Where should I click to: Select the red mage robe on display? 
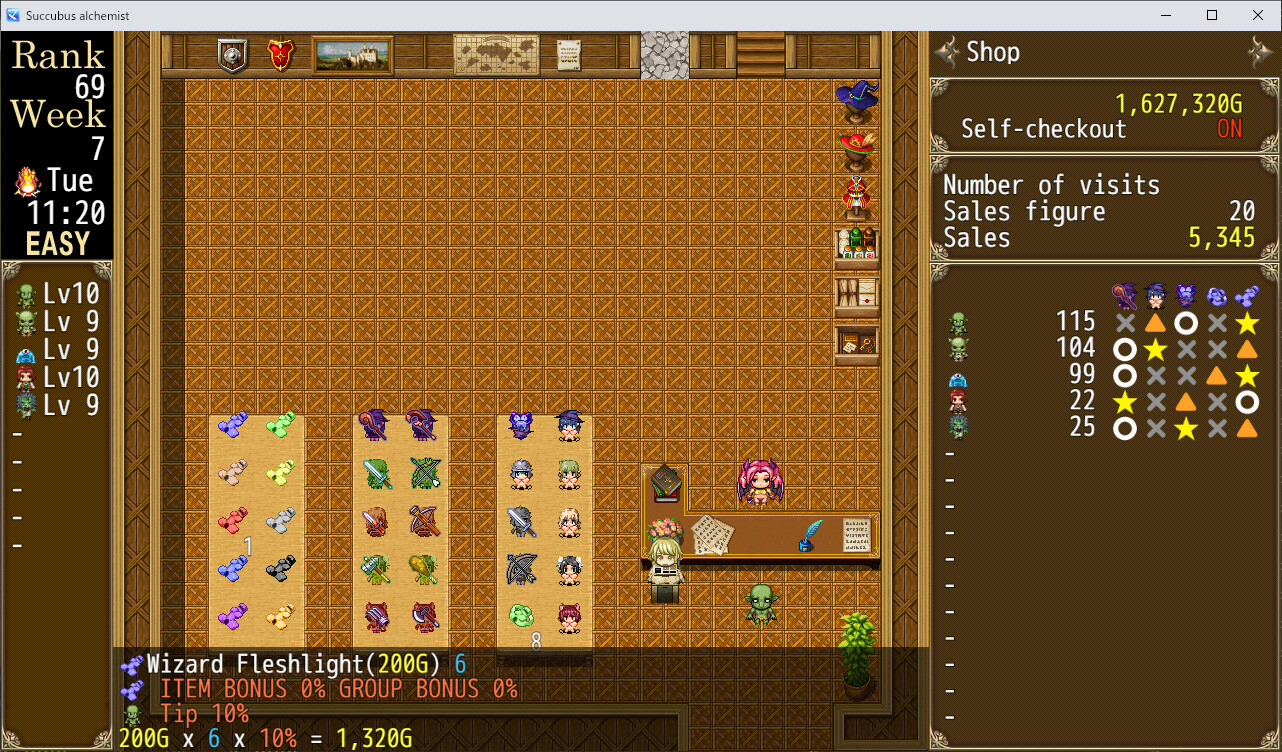tap(857, 192)
